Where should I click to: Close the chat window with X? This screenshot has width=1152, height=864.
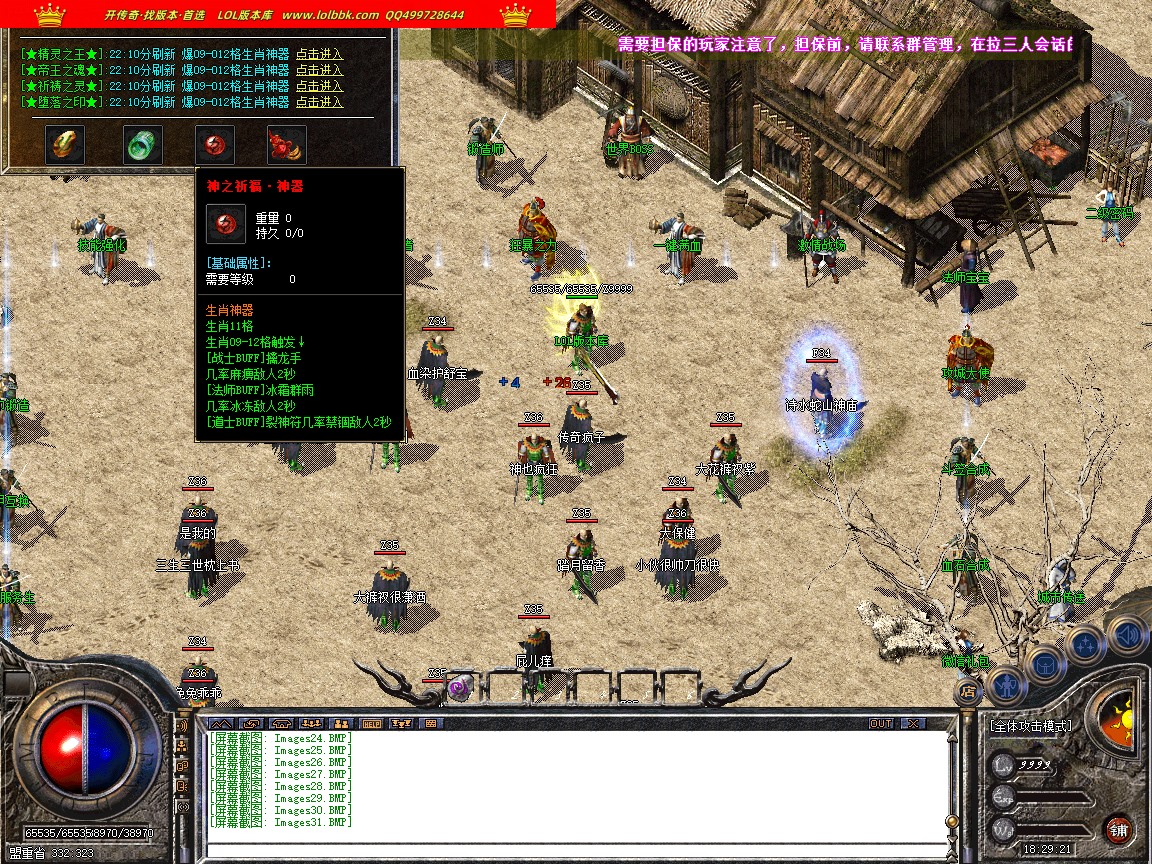[x=911, y=723]
